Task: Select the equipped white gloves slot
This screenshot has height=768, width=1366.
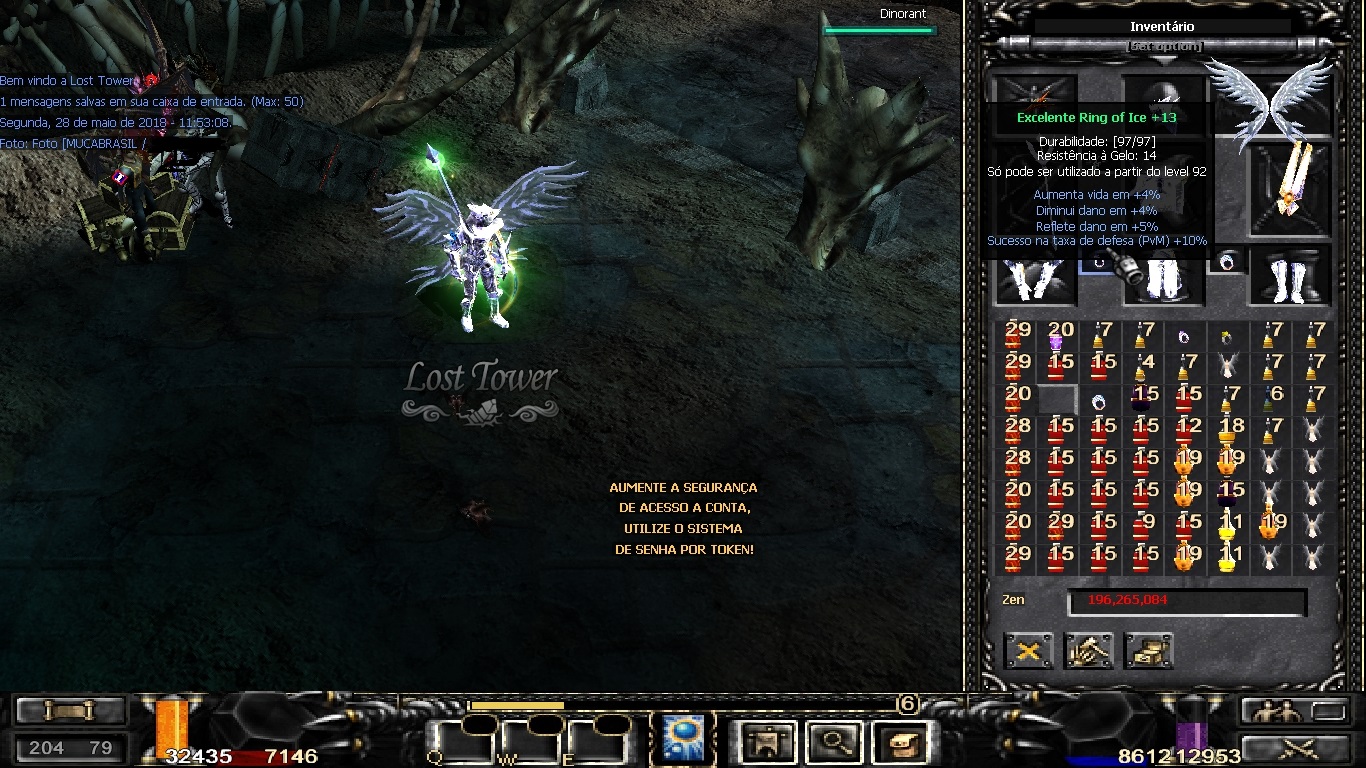Action: tap(1034, 279)
